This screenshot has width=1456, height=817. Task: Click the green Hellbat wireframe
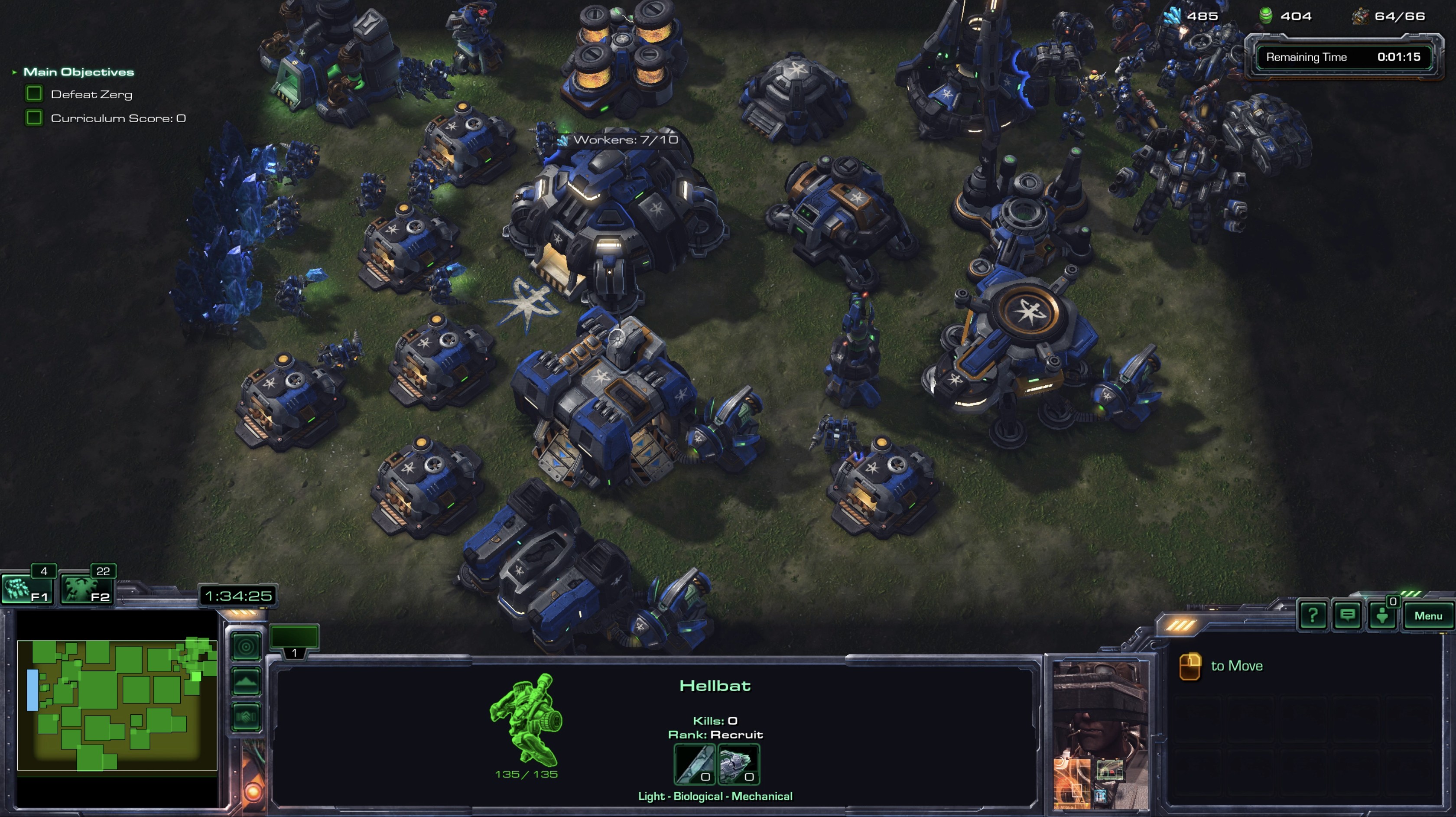point(526,718)
